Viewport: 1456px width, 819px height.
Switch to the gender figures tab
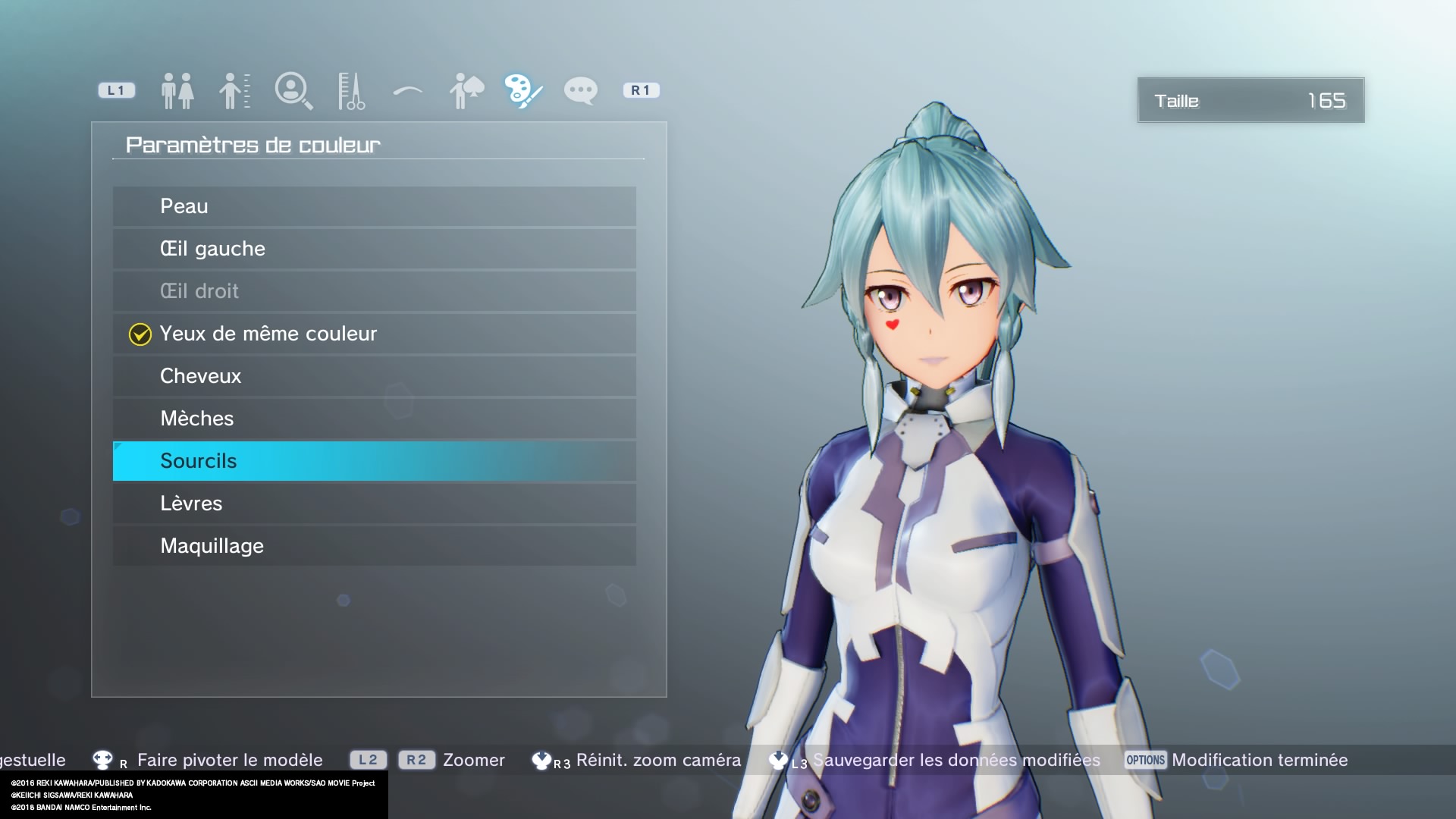pos(177,91)
